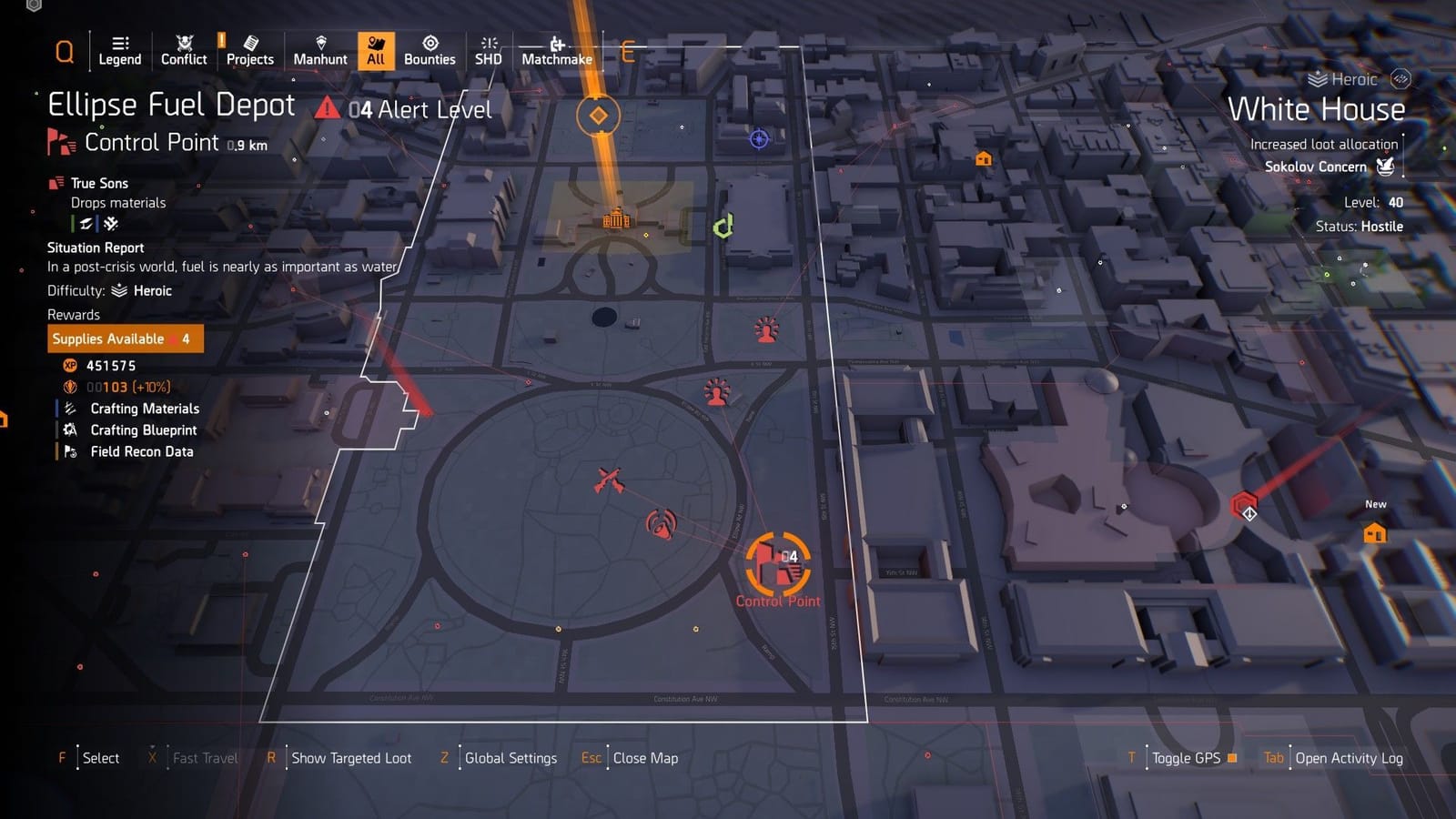Click the blue player waypoint marker
Image resolution: width=1456 pixels, height=819 pixels.
click(x=757, y=139)
